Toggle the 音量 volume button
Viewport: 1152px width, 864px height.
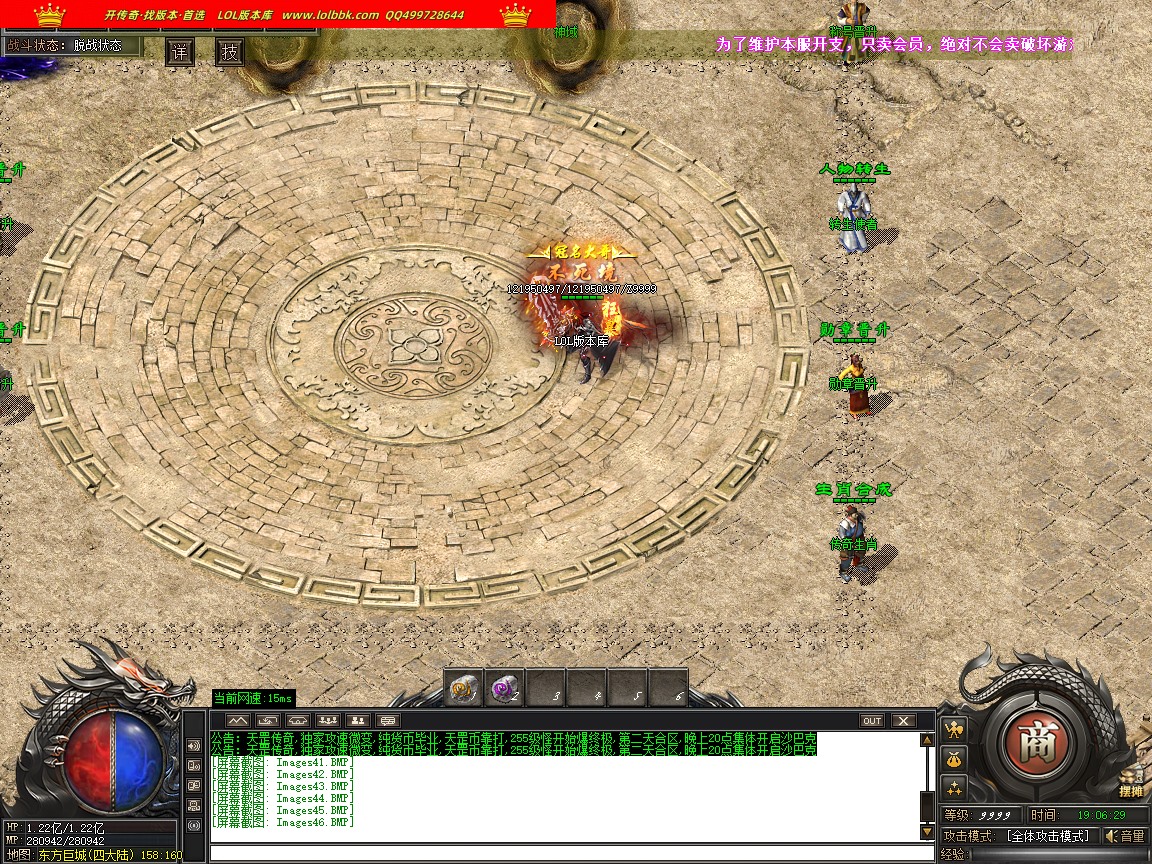(x=1126, y=836)
